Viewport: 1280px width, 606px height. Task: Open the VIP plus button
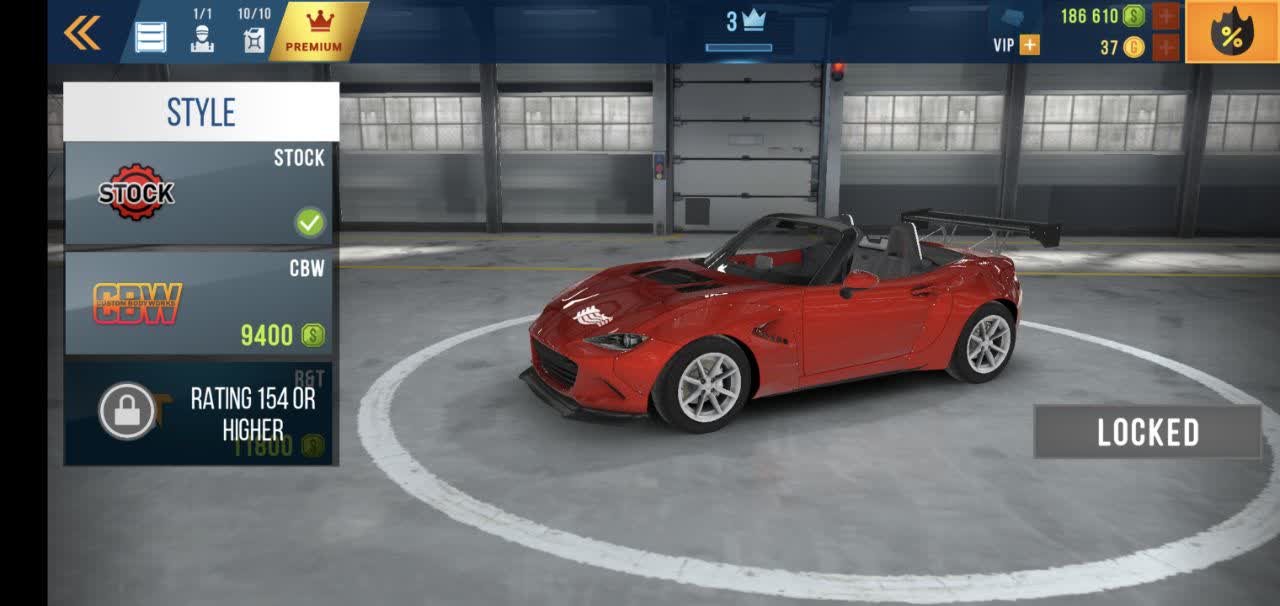click(x=1029, y=45)
